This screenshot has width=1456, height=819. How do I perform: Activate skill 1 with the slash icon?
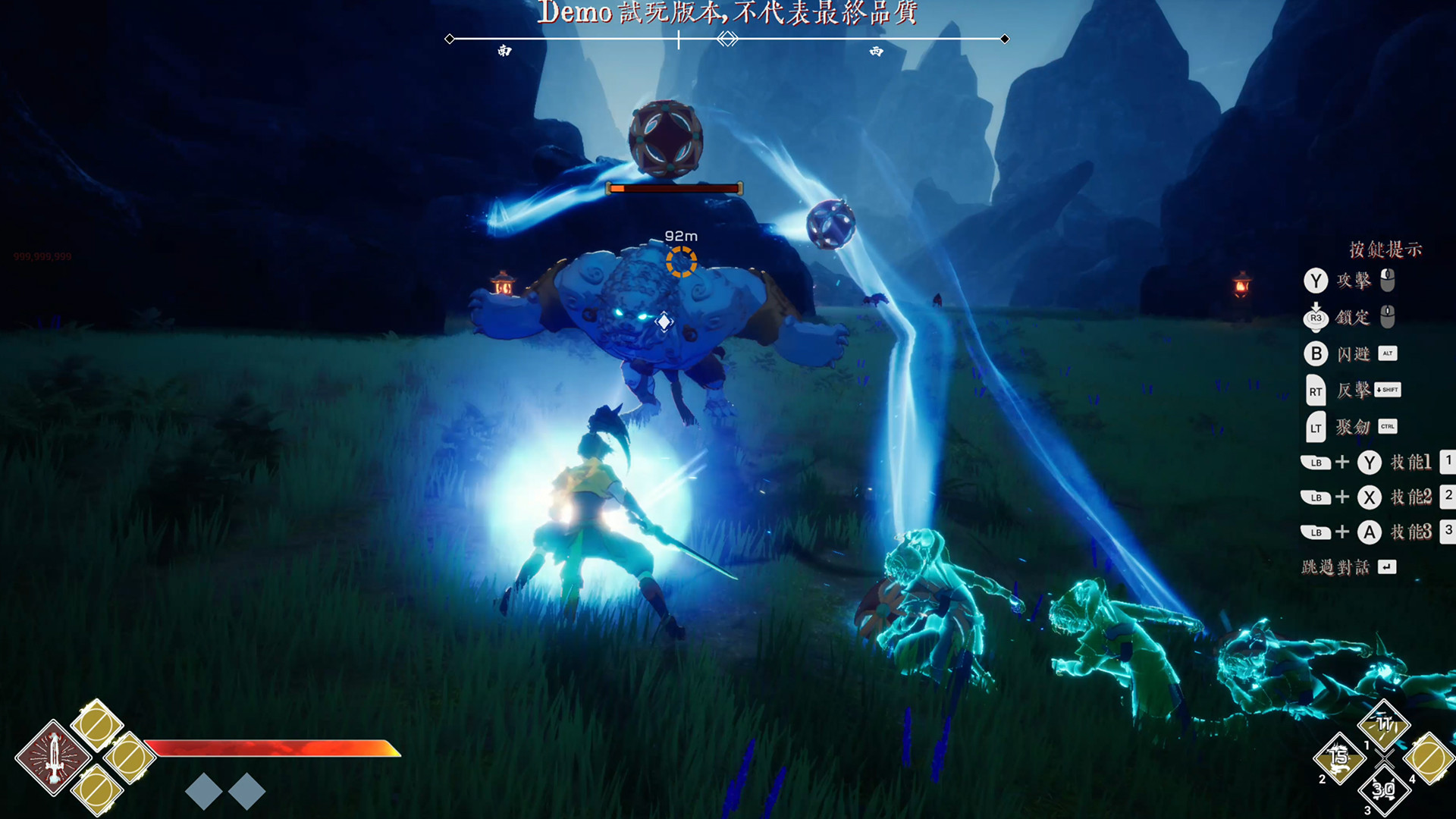point(1385,725)
